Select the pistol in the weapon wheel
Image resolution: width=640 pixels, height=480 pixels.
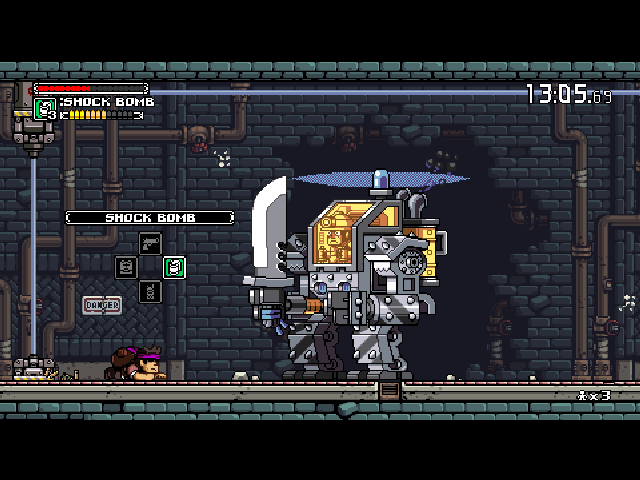tap(150, 243)
